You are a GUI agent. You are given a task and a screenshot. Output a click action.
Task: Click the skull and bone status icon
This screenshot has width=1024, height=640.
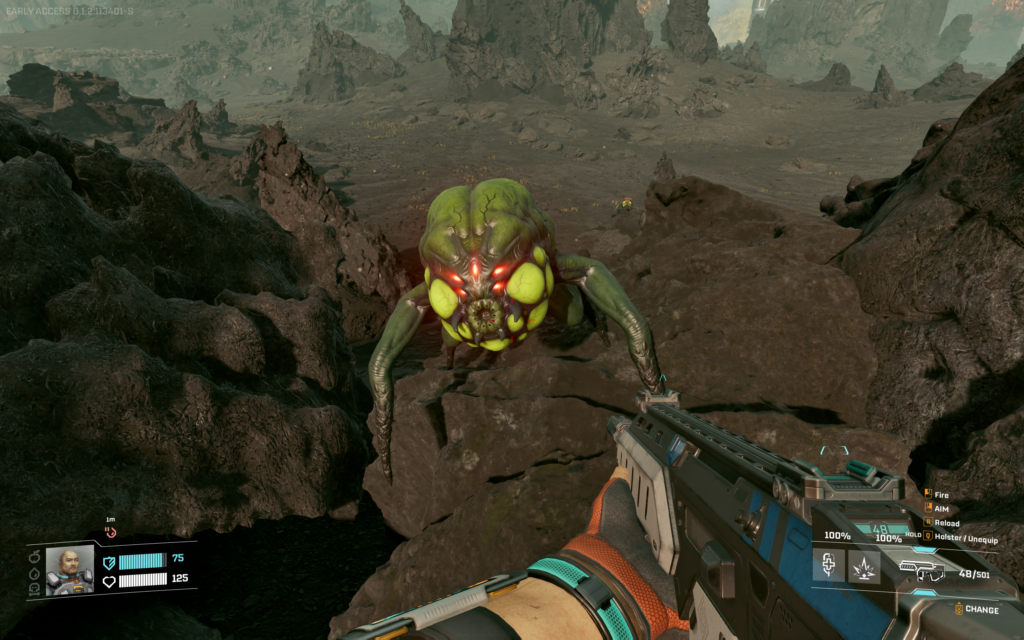[x=34, y=588]
